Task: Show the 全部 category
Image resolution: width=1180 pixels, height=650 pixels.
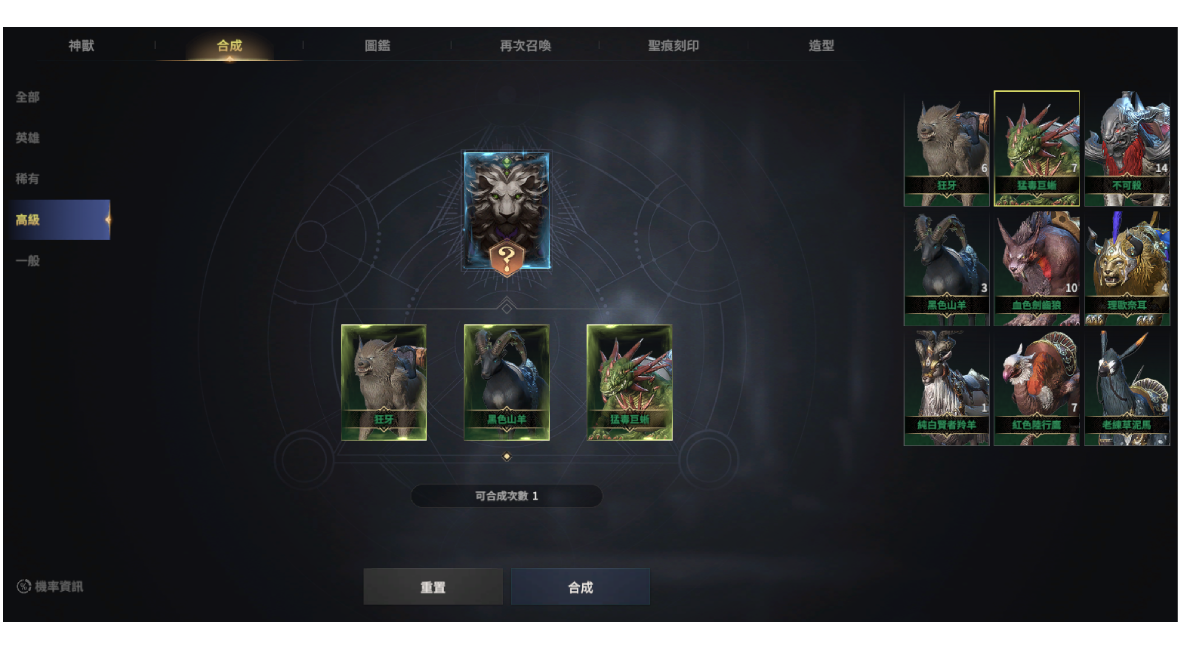Action: tap(28, 97)
